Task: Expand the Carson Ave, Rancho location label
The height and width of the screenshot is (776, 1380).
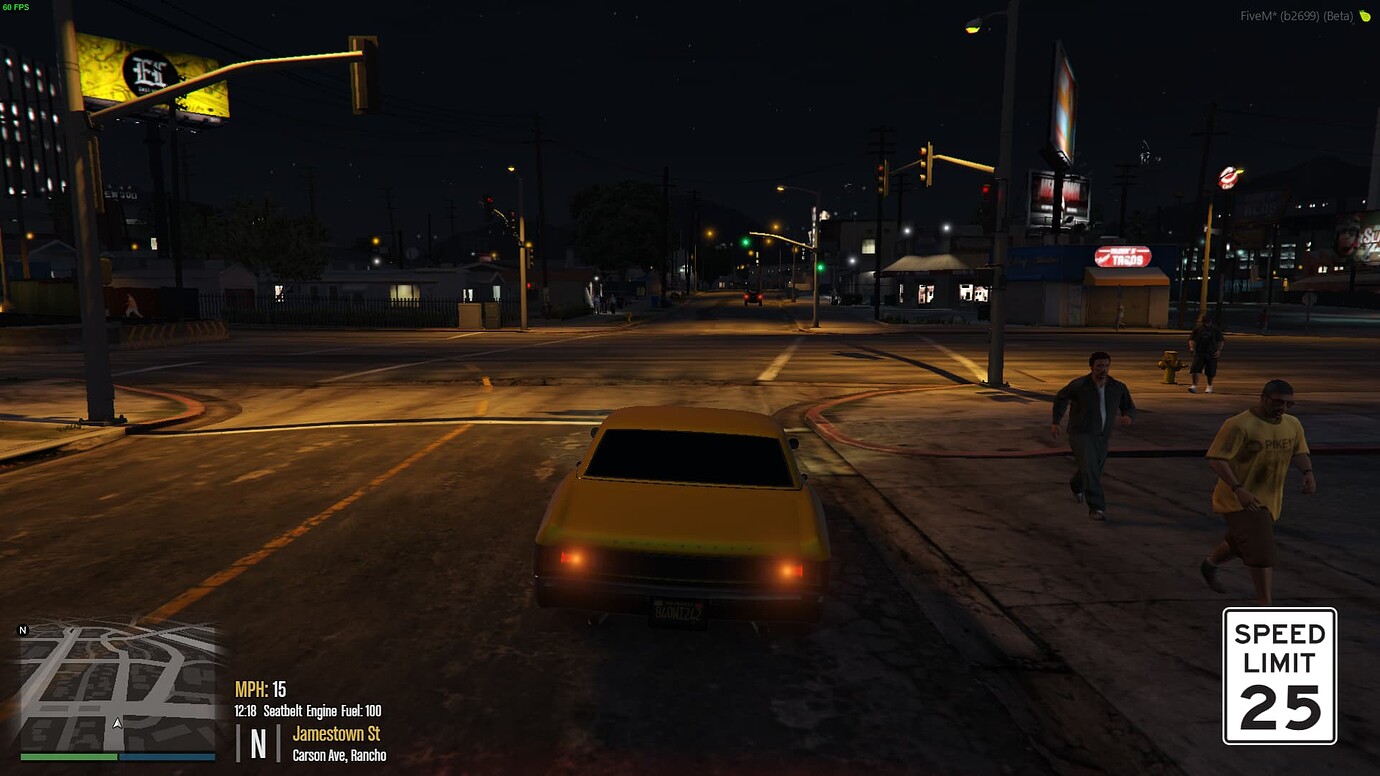Action: tap(339, 755)
